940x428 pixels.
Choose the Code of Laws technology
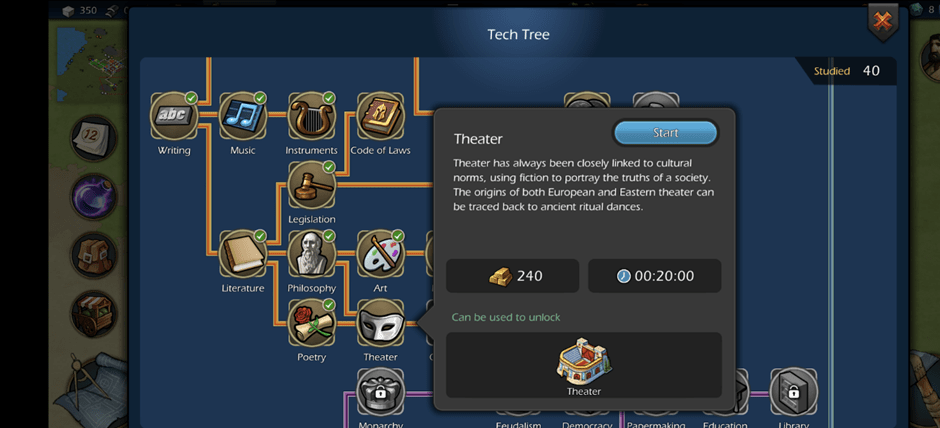point(380,117)
